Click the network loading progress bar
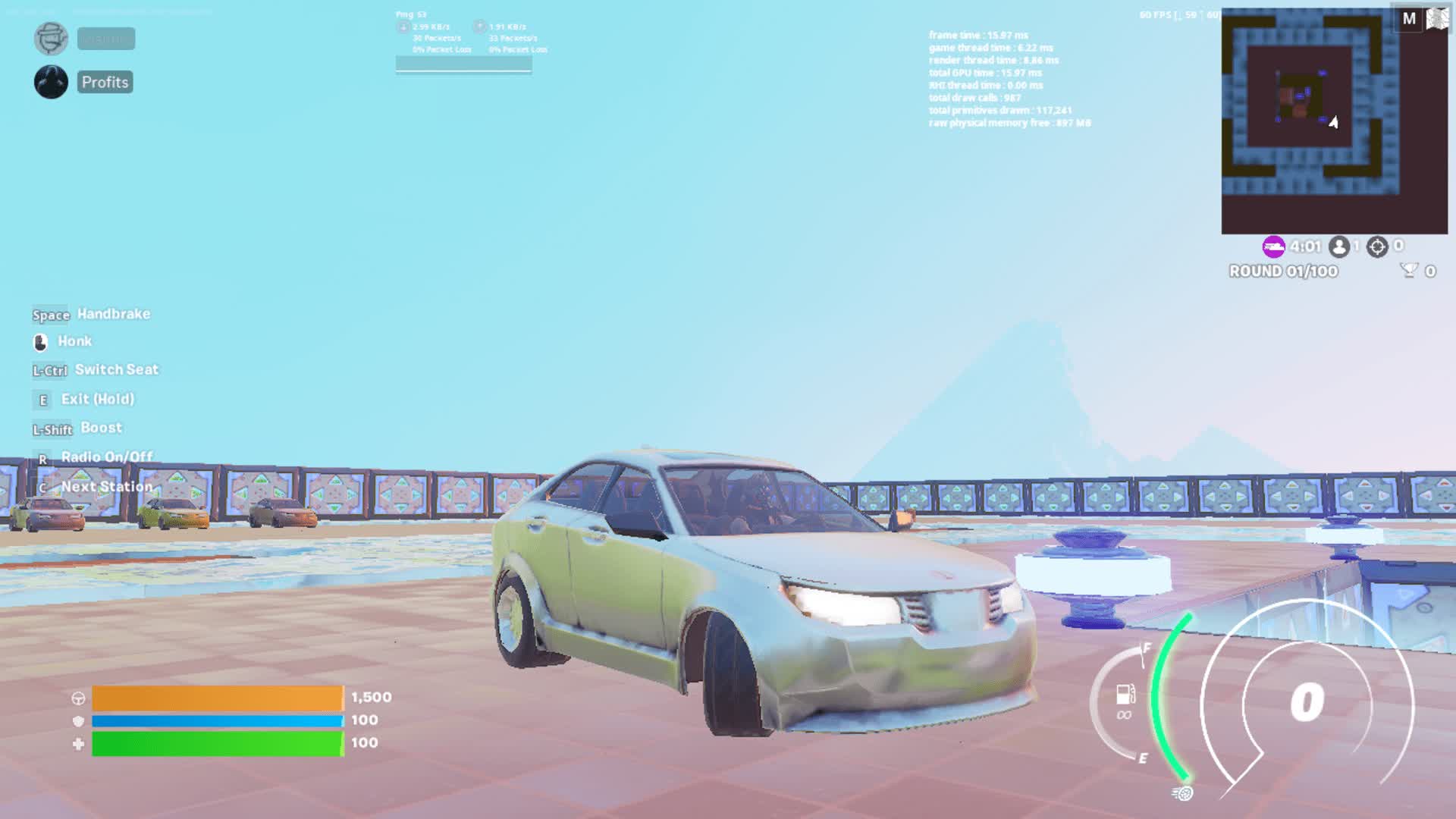The width and height of the screenshot is (1456, 819). 463,64
